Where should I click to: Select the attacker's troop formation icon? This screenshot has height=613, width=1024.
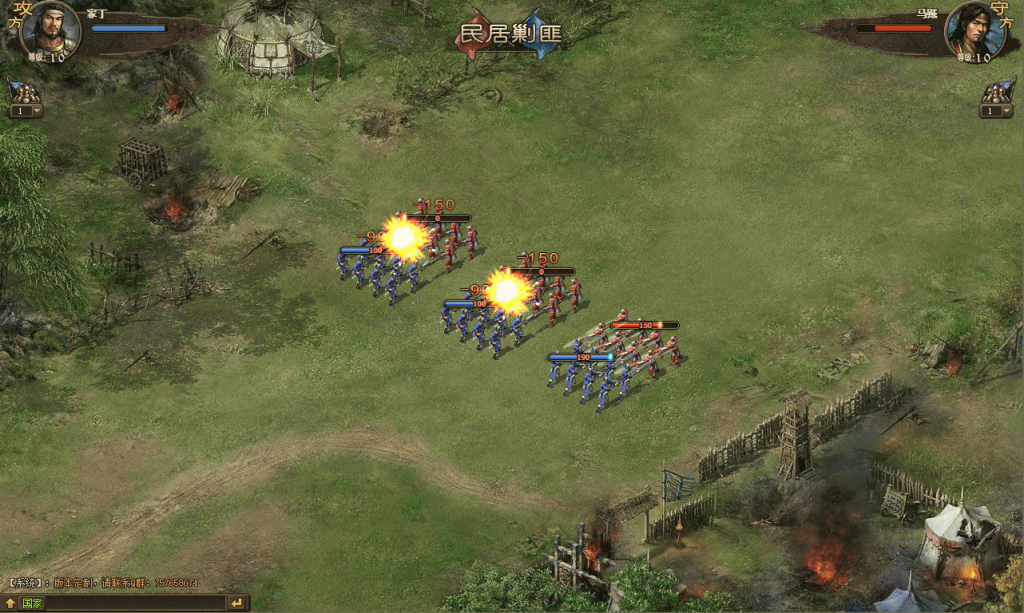tap(26, 92)
